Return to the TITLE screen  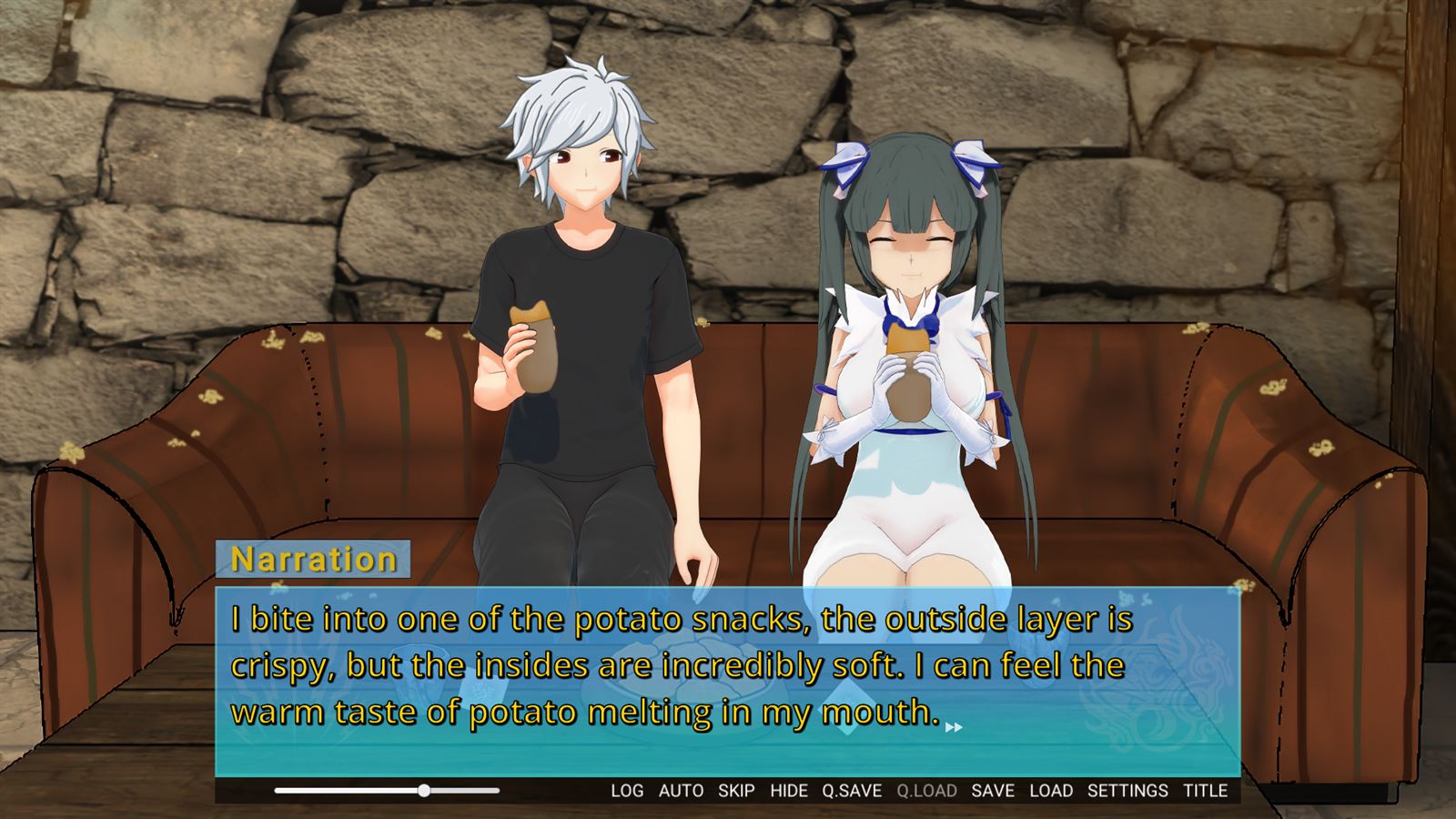pos(1206,791)
